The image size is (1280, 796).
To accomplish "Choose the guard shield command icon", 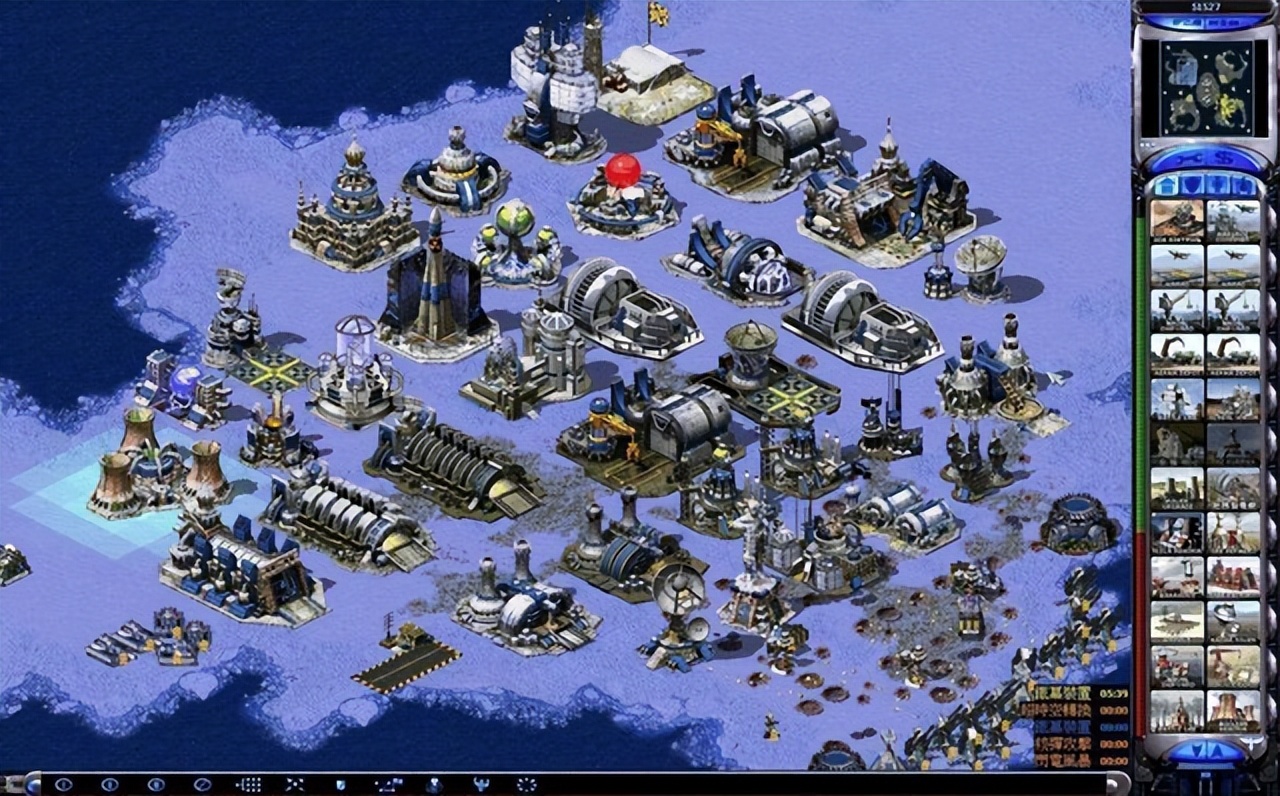I will pos(340,785).
